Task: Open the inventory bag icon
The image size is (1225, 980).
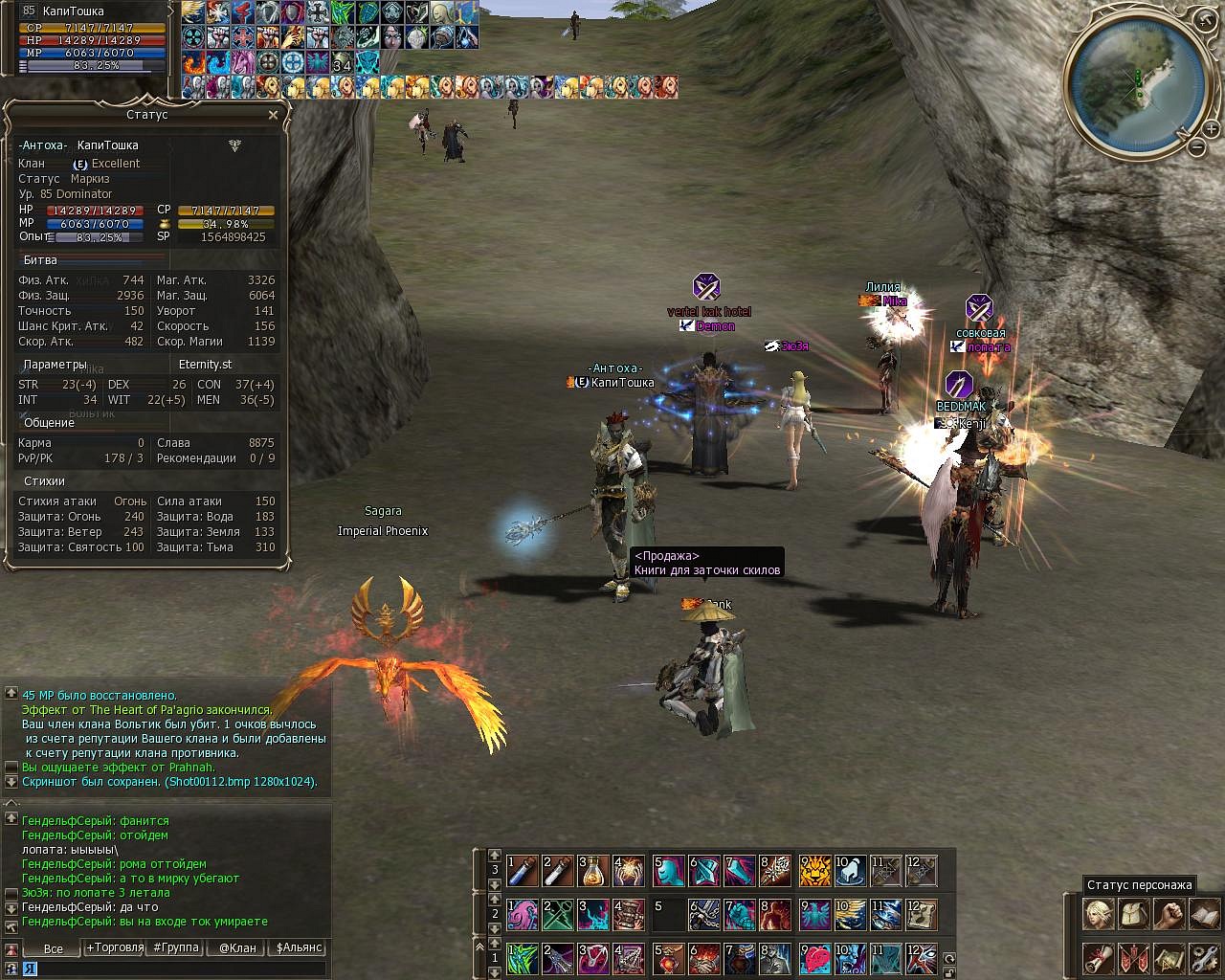Action: 1133,914
